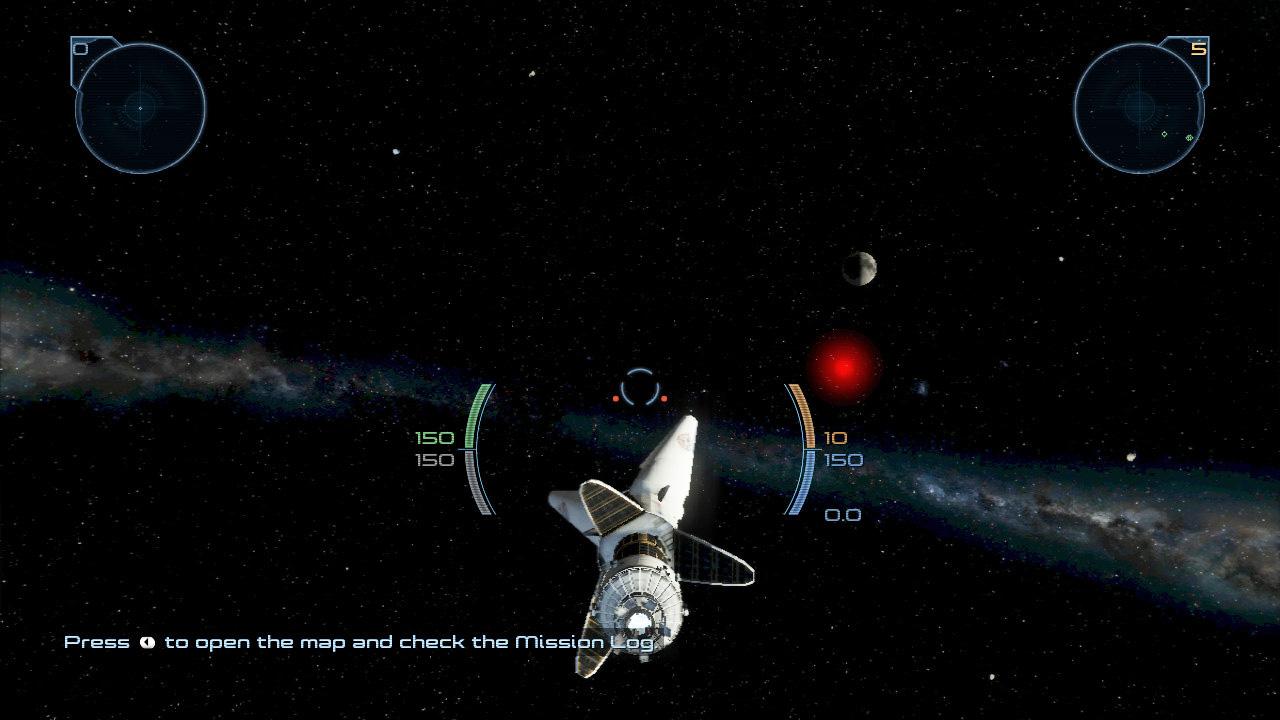Image resolution: width=1280 pixels, height=720 pixels.
Task: Select the small square emblem on left radar frame
Action: click(80, 48)
